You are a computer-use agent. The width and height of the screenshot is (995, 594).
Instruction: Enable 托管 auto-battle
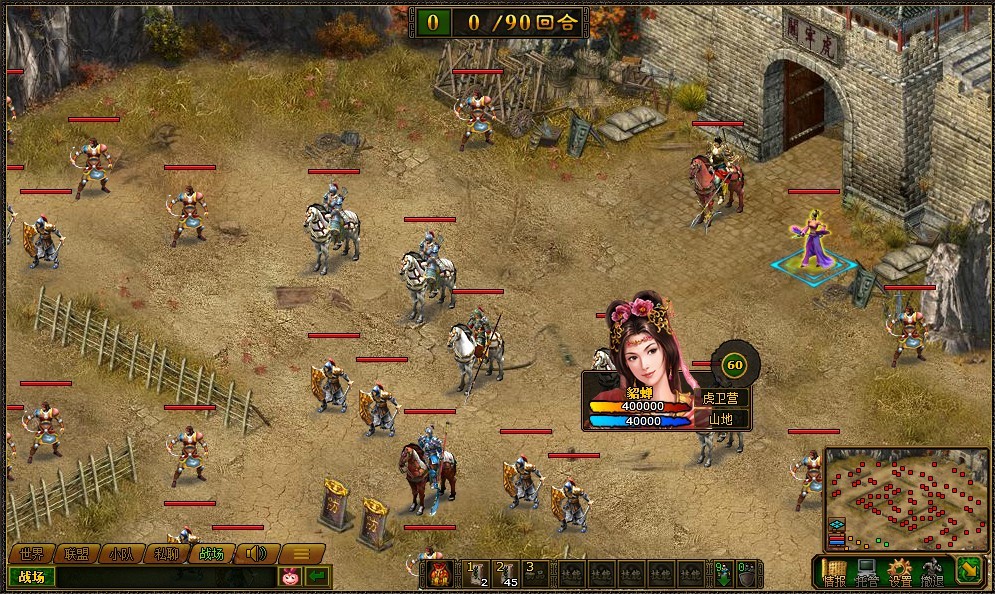point(867,572)
